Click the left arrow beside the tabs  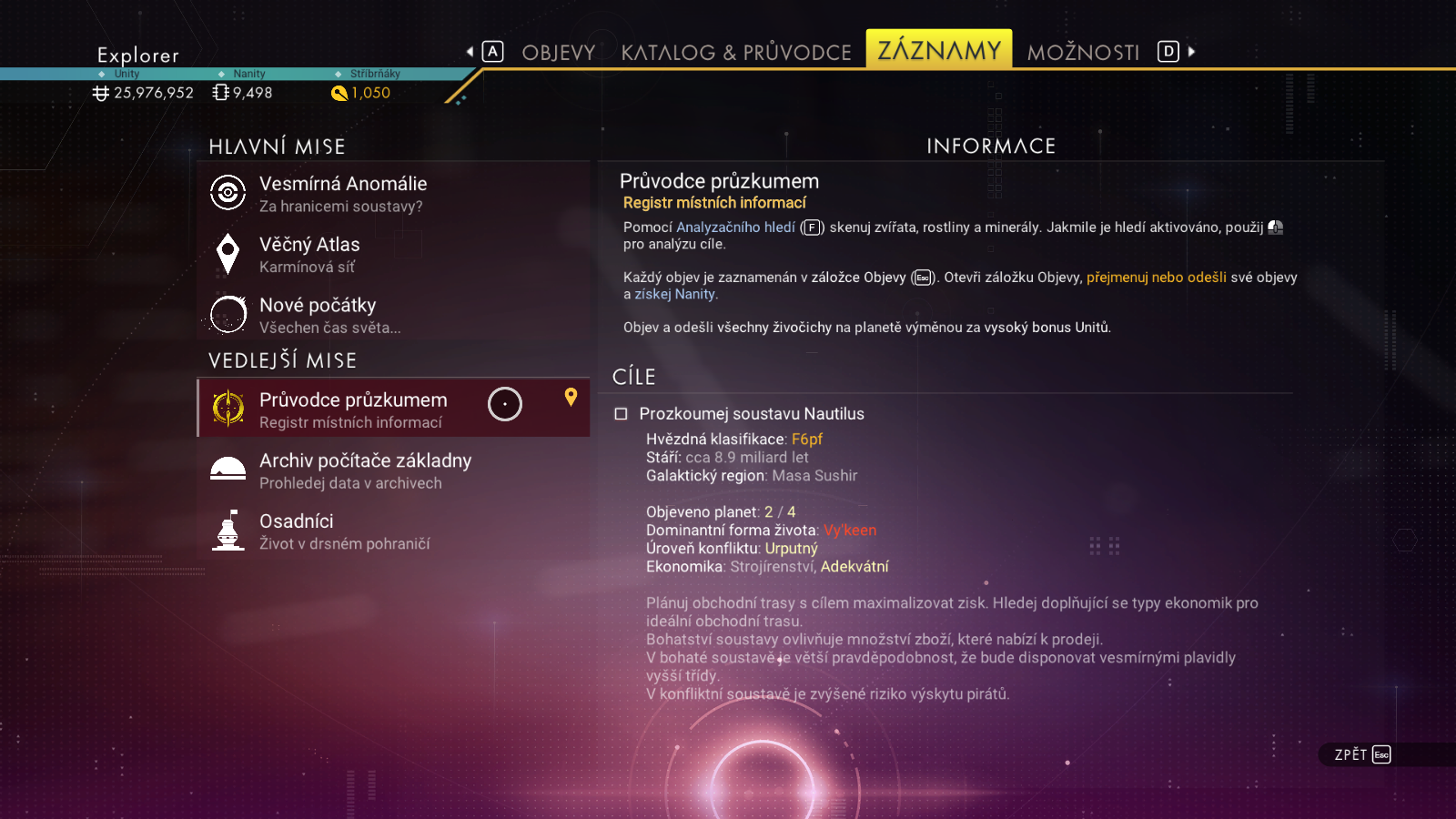[470, 52]
